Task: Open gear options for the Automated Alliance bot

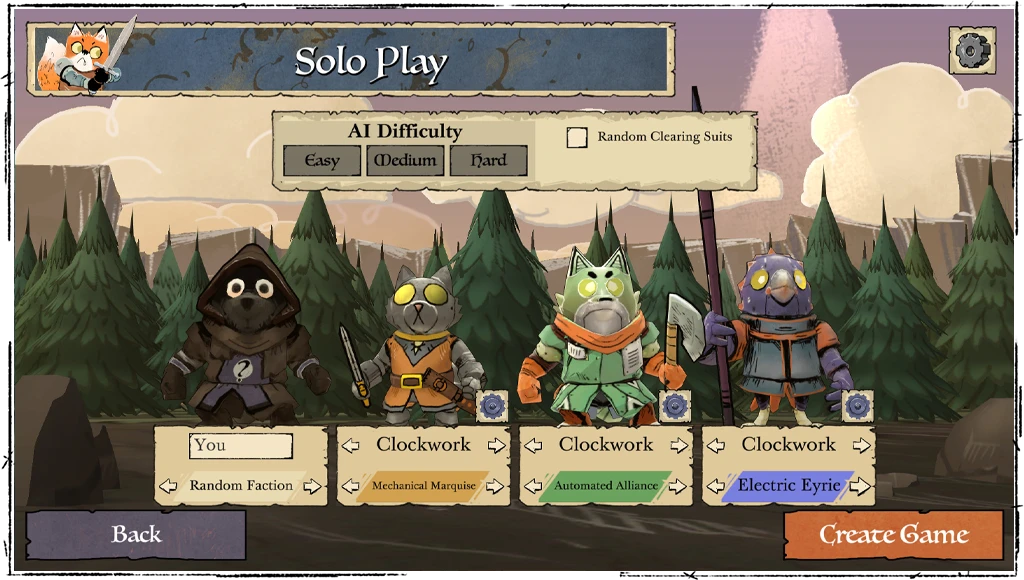Action: click(675, 406)
